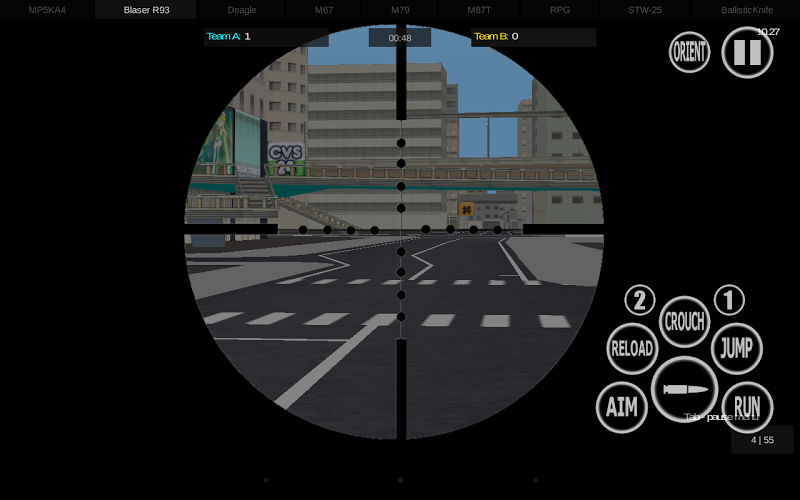Screen dimensions: 800x500
Task: Switch to the M79 launcher tab
Action: pos(400,10)
